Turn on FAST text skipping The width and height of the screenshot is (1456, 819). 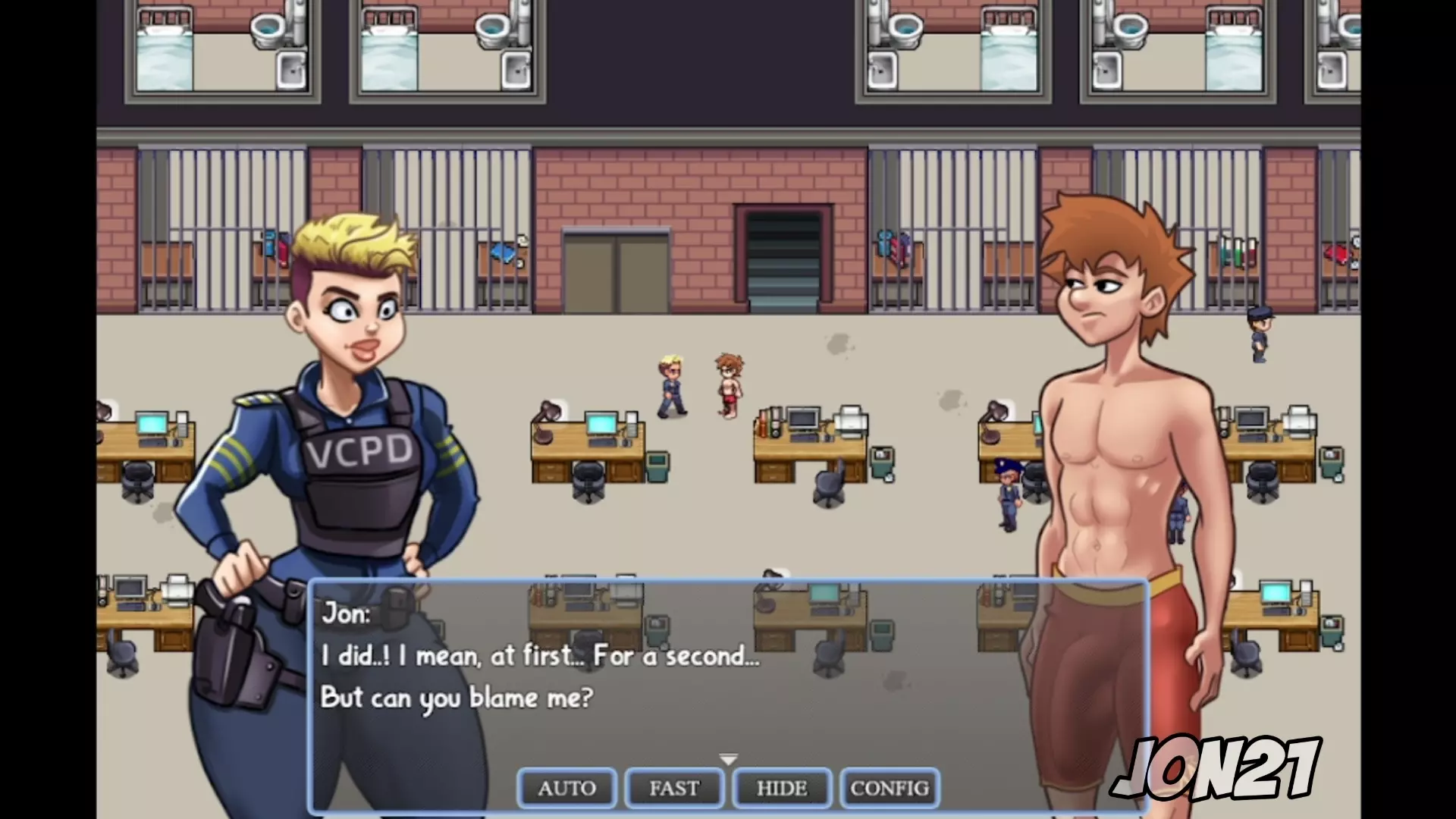(674, 788)
